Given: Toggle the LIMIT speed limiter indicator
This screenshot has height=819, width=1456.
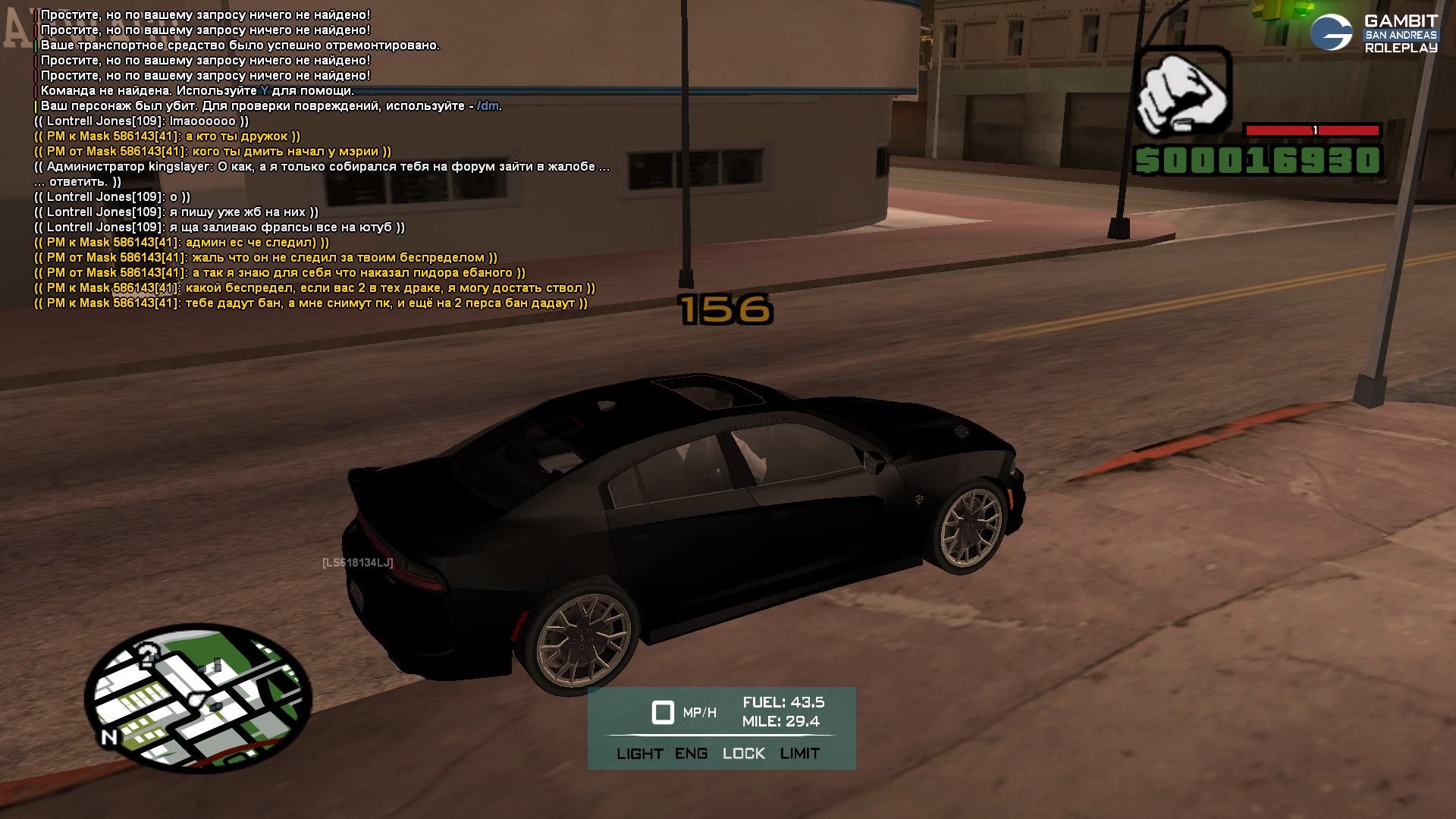Looking at the screenshot, I should tap(799, 754).
